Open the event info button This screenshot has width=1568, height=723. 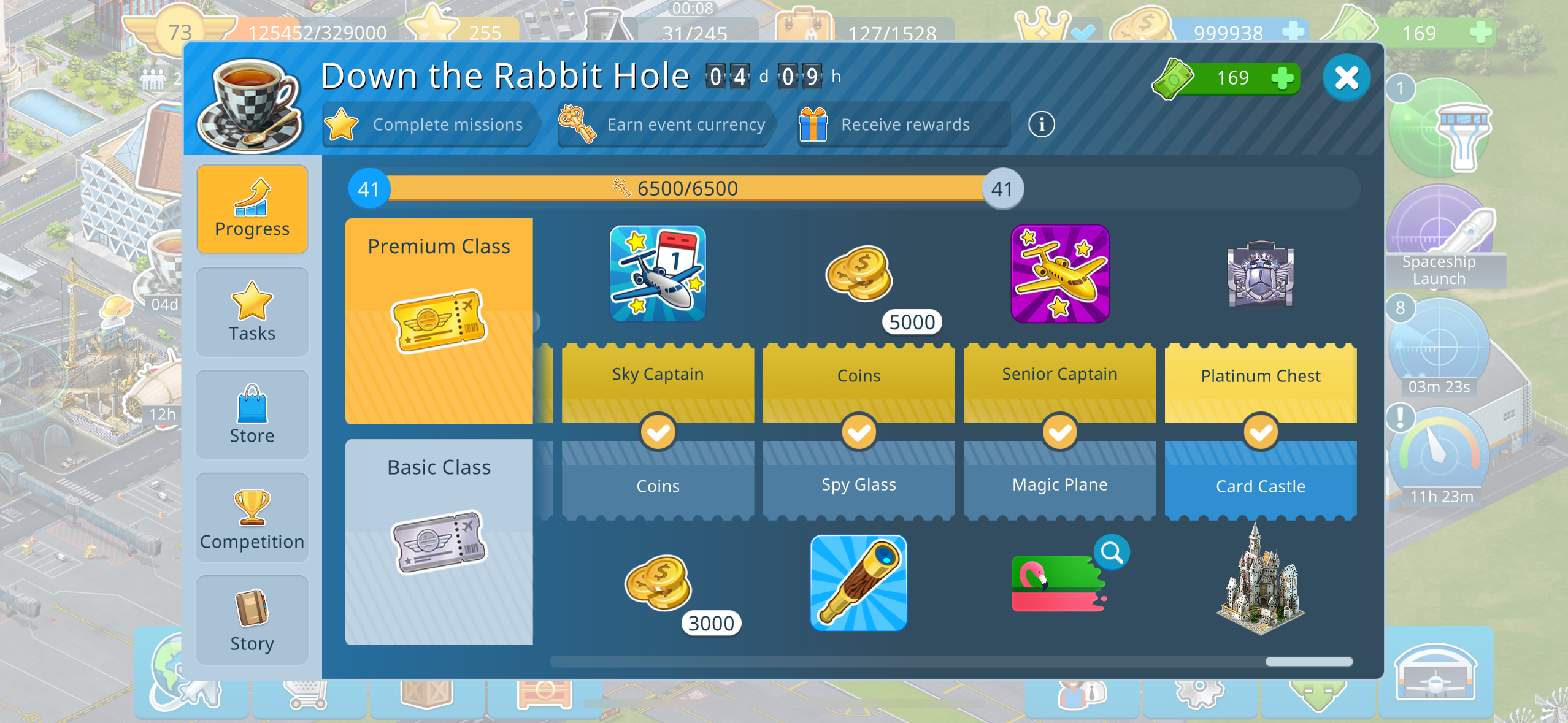(x=1041, y=124)
